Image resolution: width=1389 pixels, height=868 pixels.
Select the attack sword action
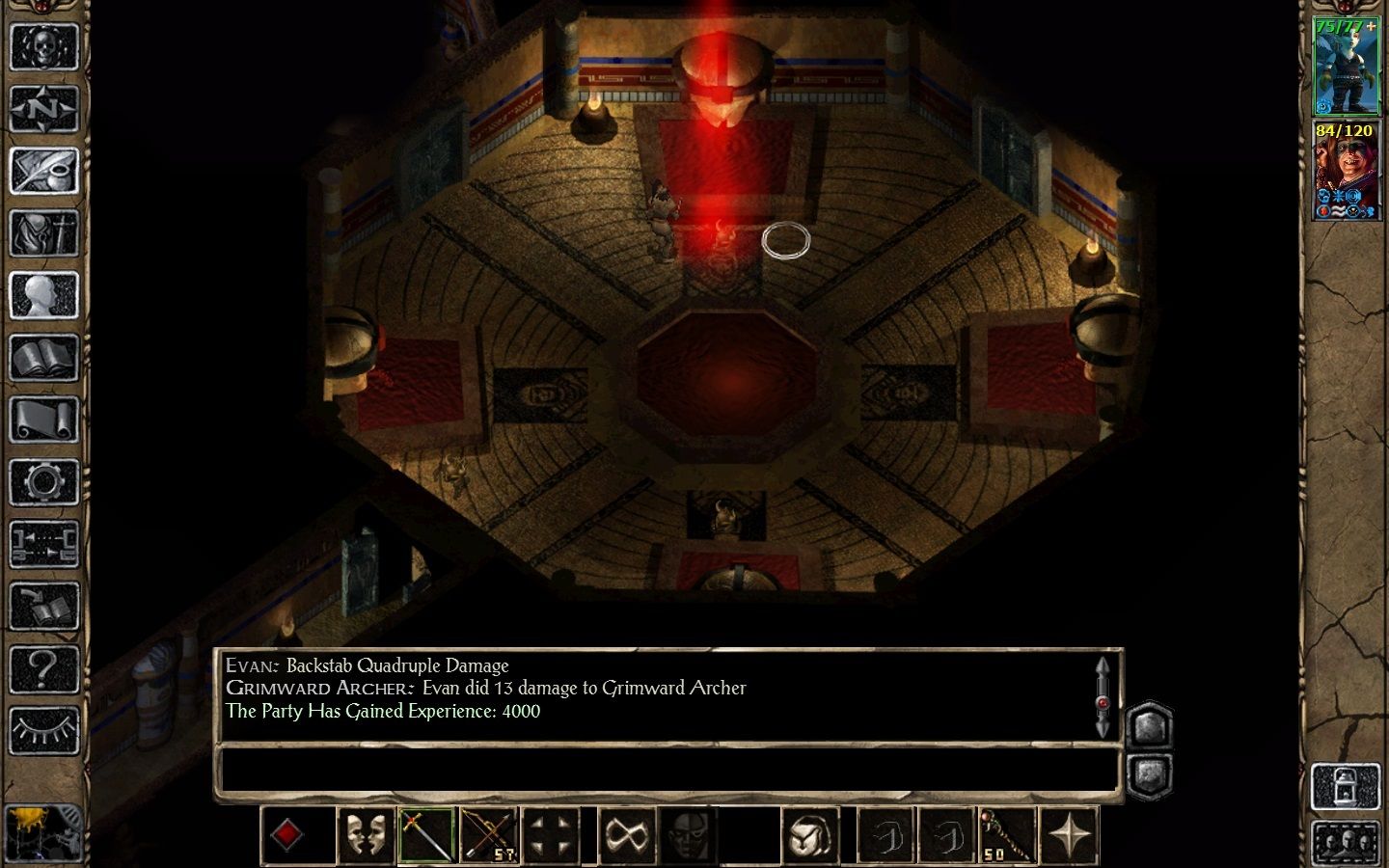tap(425, 834)
